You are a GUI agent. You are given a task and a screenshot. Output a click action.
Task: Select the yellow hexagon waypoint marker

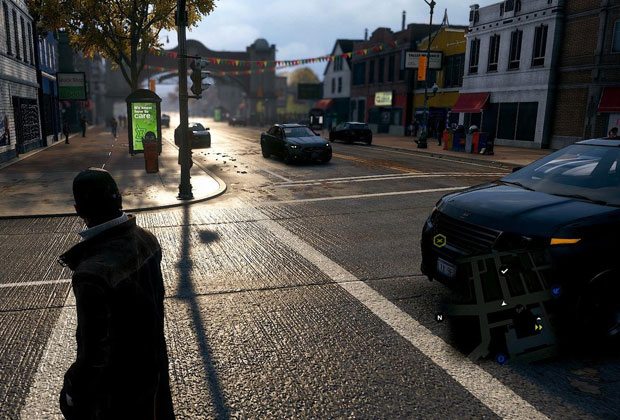(x=440, y=240)
